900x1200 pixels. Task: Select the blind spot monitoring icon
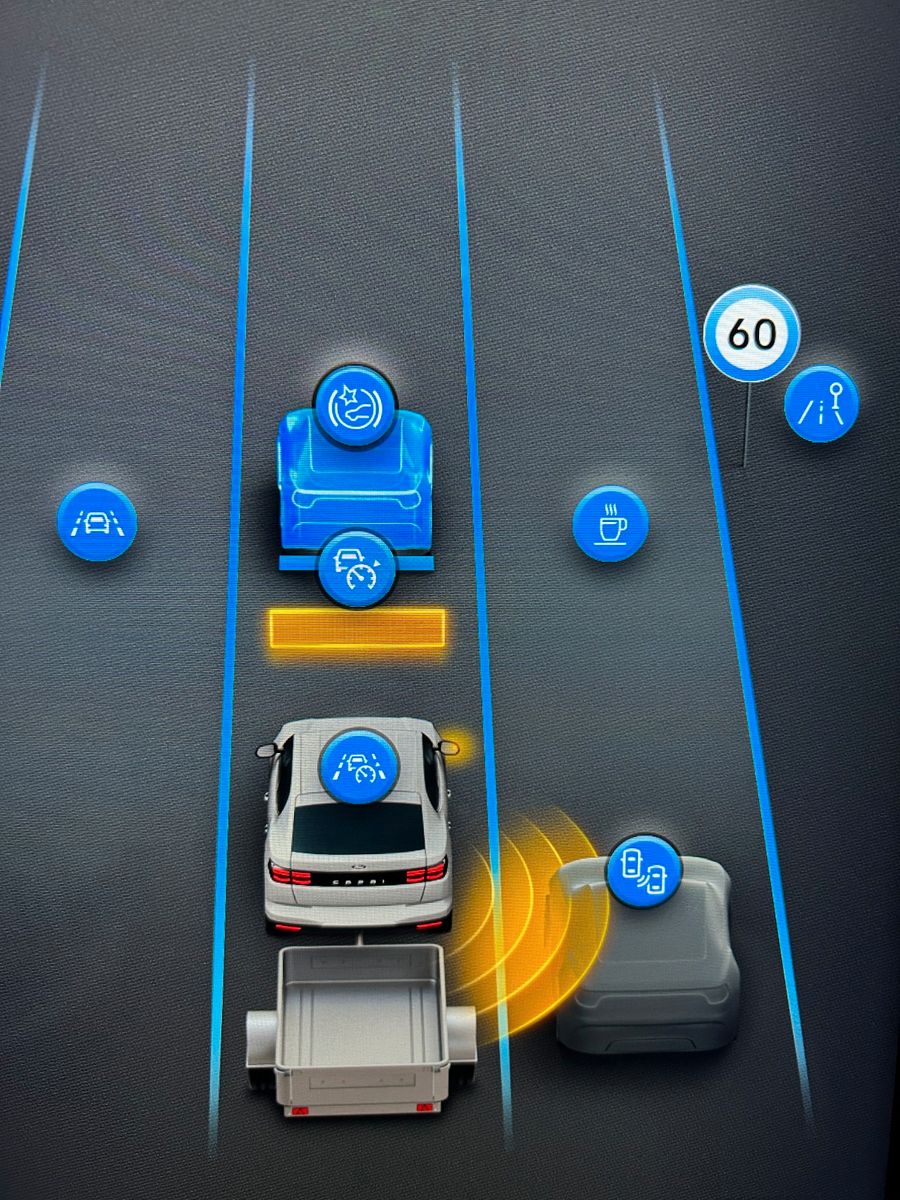coord(644,871)
